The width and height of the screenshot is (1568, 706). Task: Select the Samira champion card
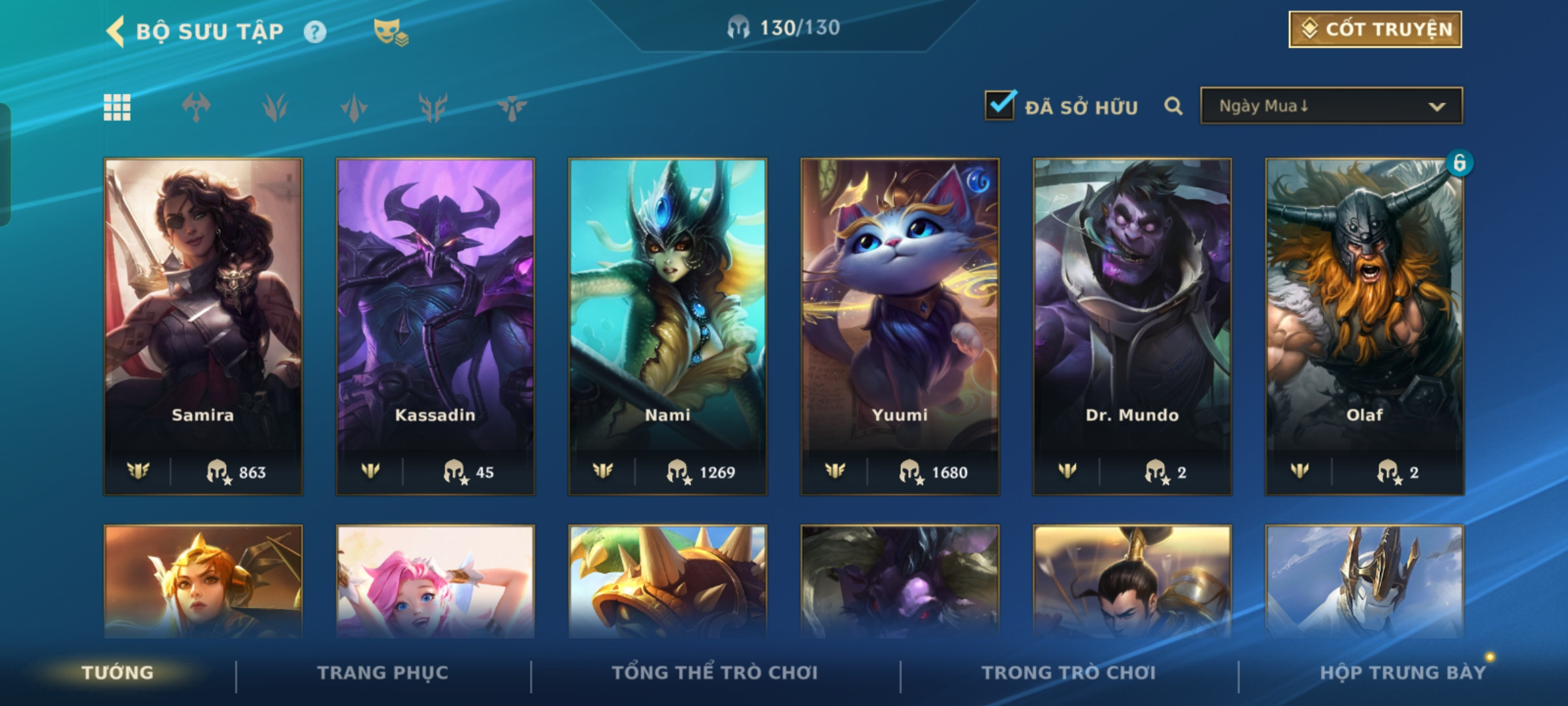(x=203, y=326)
